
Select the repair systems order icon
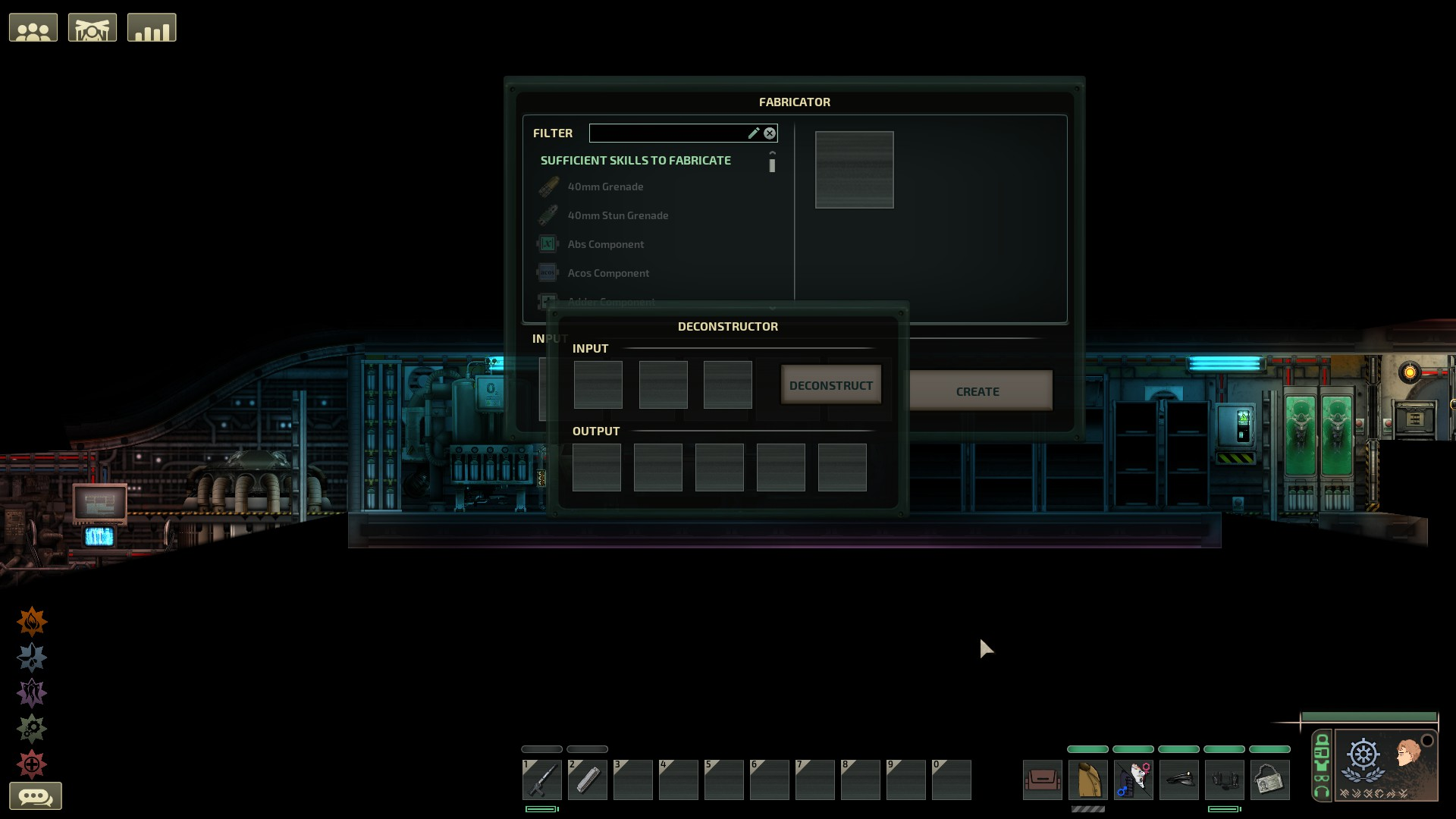click(32, 726)
